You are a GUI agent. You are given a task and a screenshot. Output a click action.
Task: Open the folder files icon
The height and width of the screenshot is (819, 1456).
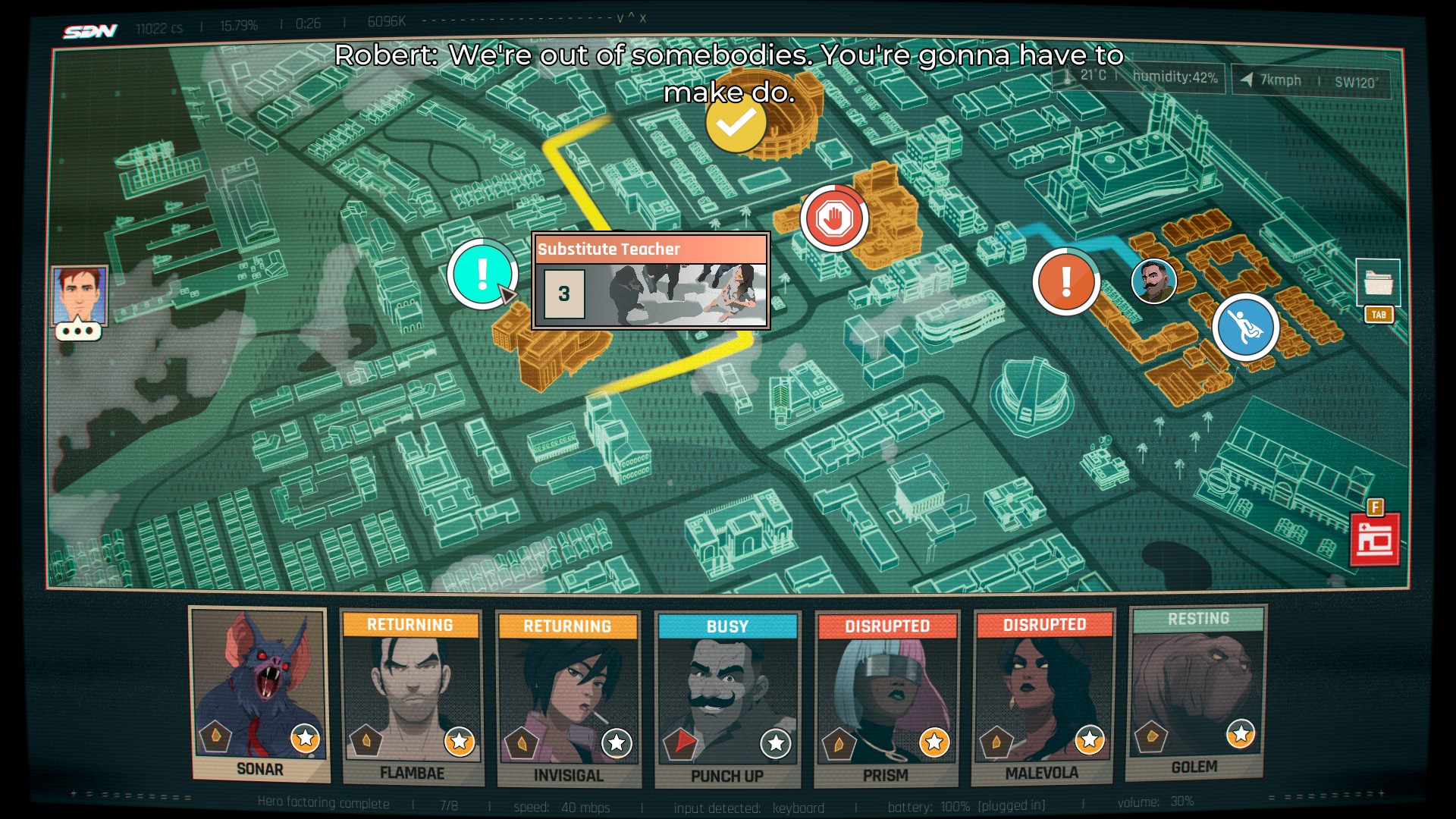pos(1378,284)
